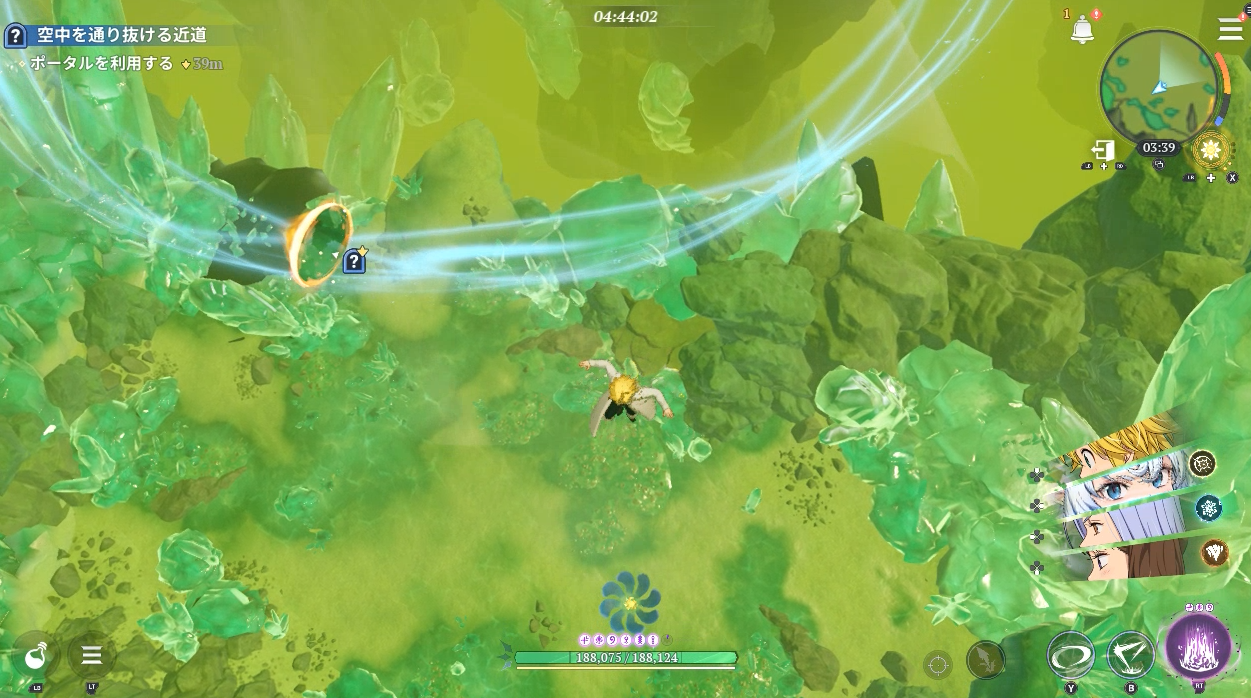
Task: Open the potion flask quick item
Action: pyautogui.click(x=35, y=656)
